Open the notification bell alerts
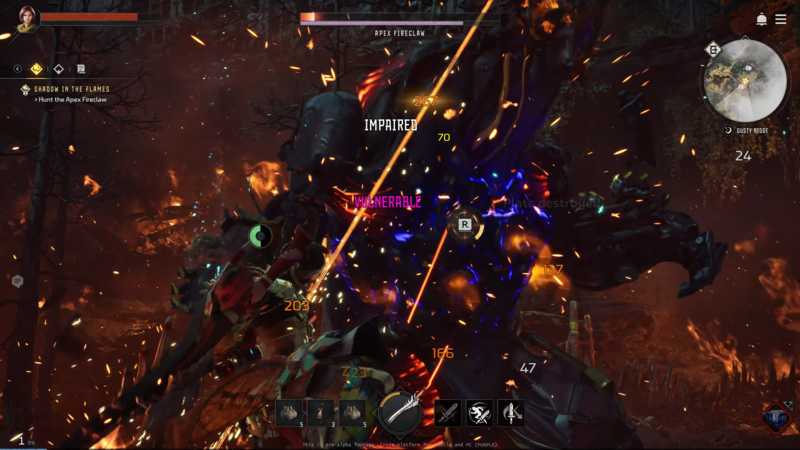 coord(762,19)
